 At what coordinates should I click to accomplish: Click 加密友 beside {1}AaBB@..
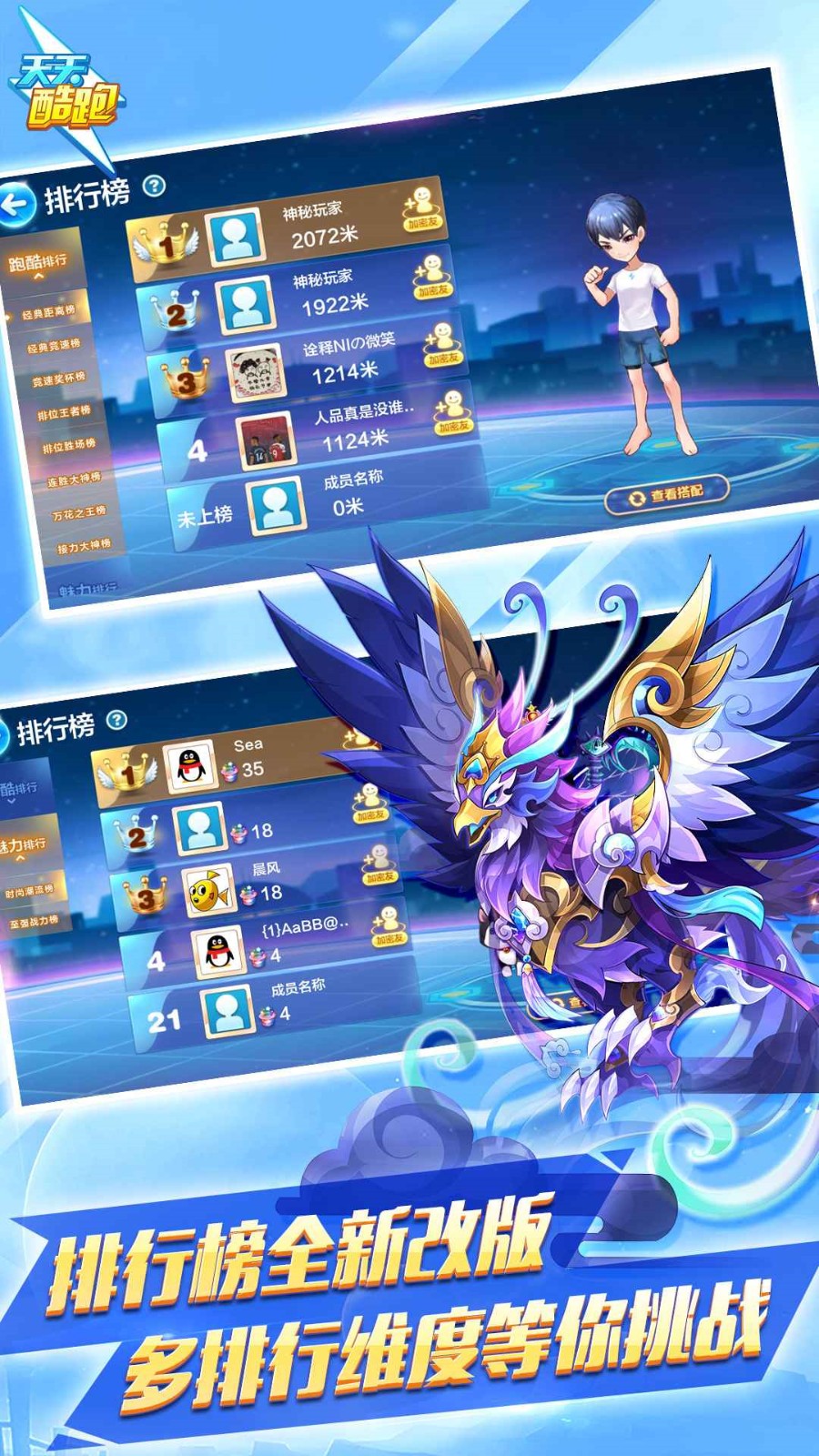coord(389,926)
